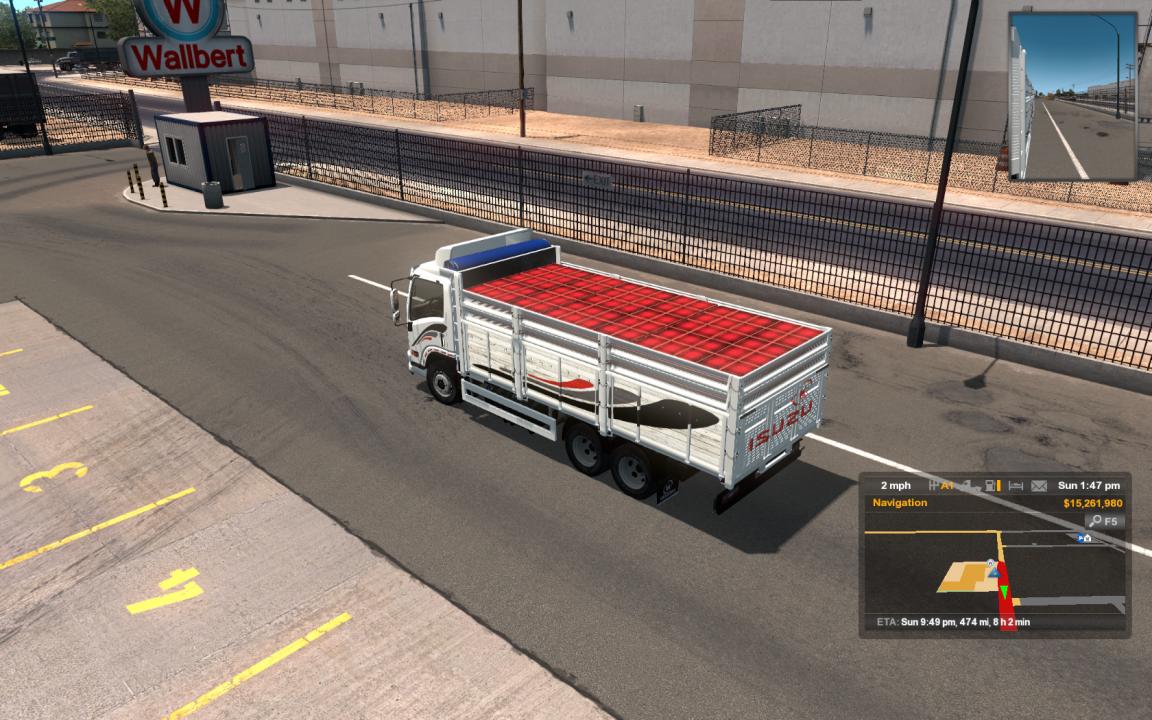Select the Navigation tab label
The height and width of the screenshot is (720, 1152).
[x=899, y=503]
